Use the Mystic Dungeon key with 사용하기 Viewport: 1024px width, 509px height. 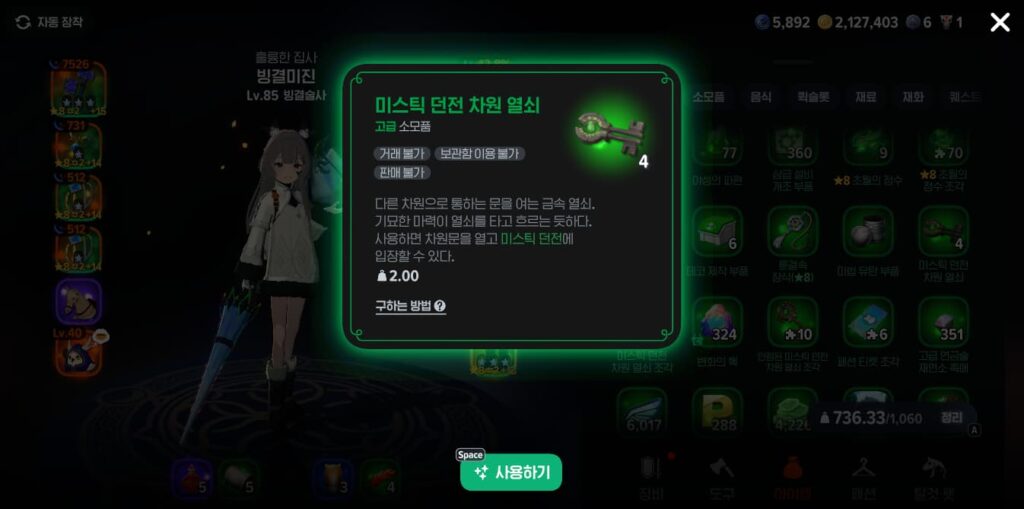511,472
